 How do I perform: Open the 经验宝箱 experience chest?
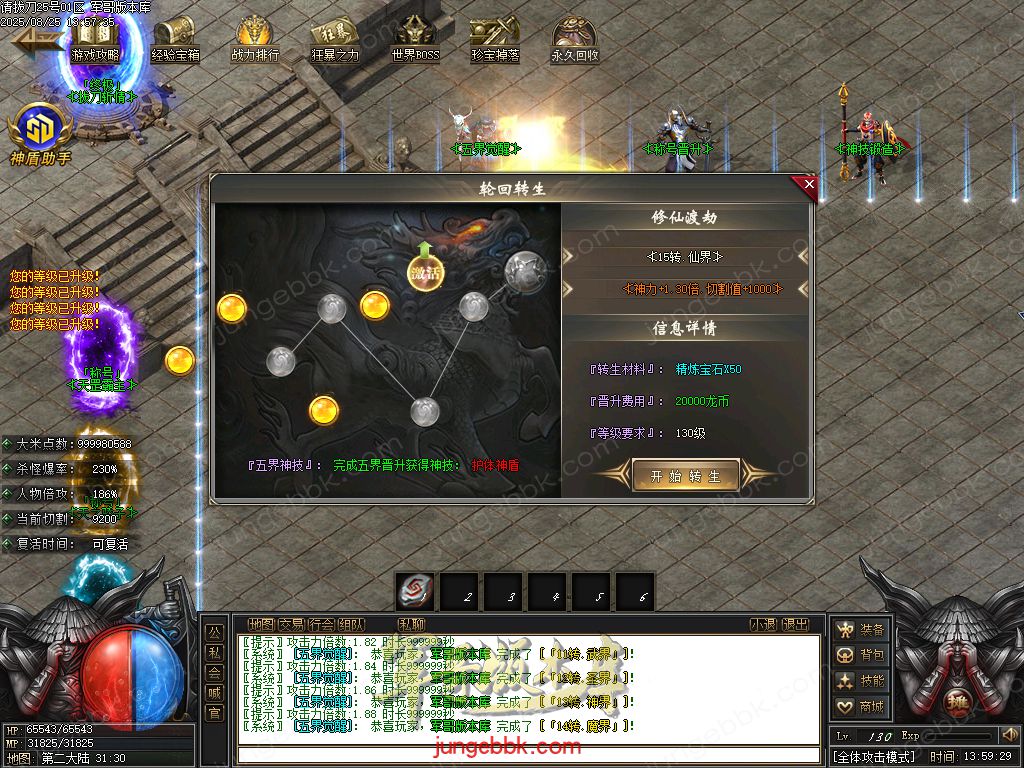coord(175,40)
